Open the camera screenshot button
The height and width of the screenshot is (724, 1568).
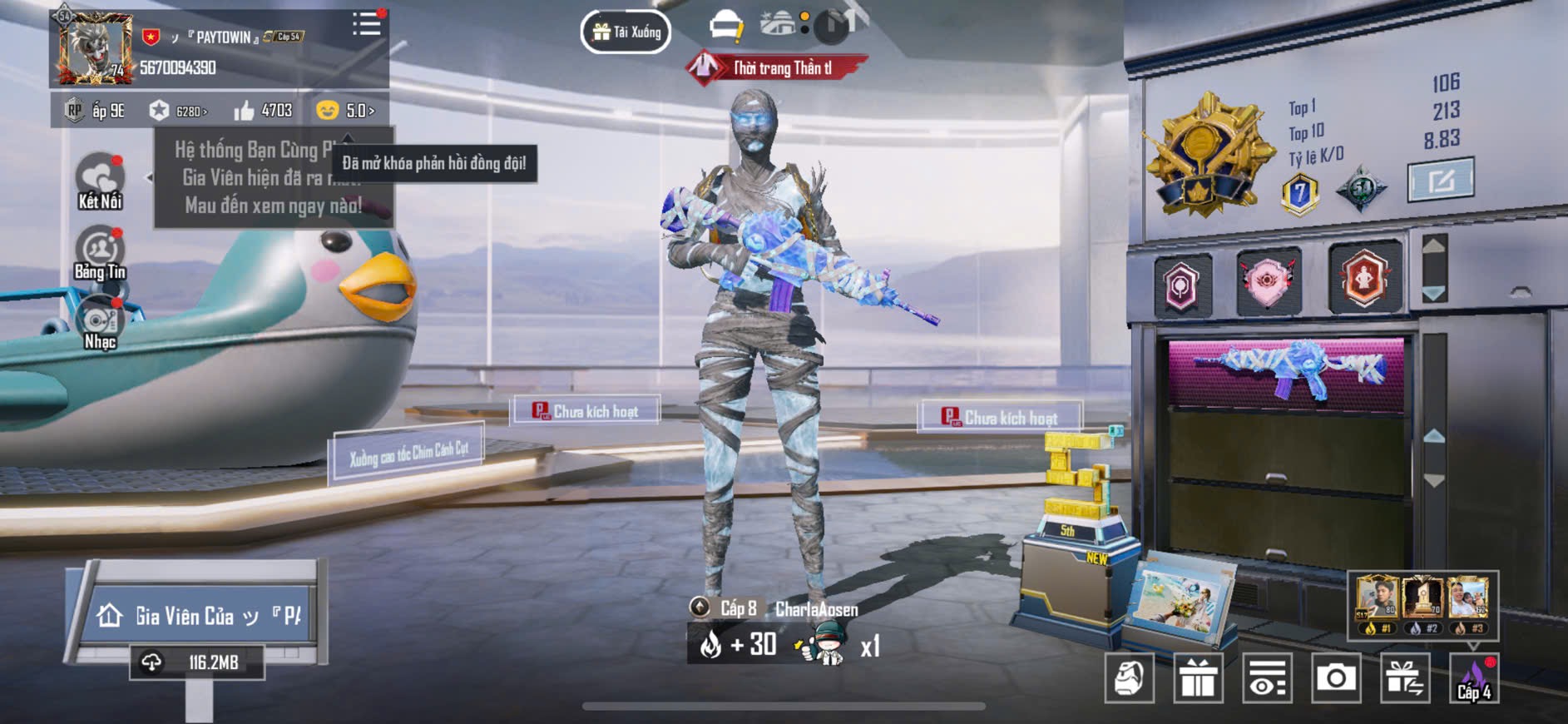pyautogui.click(x=1335, y=678)
